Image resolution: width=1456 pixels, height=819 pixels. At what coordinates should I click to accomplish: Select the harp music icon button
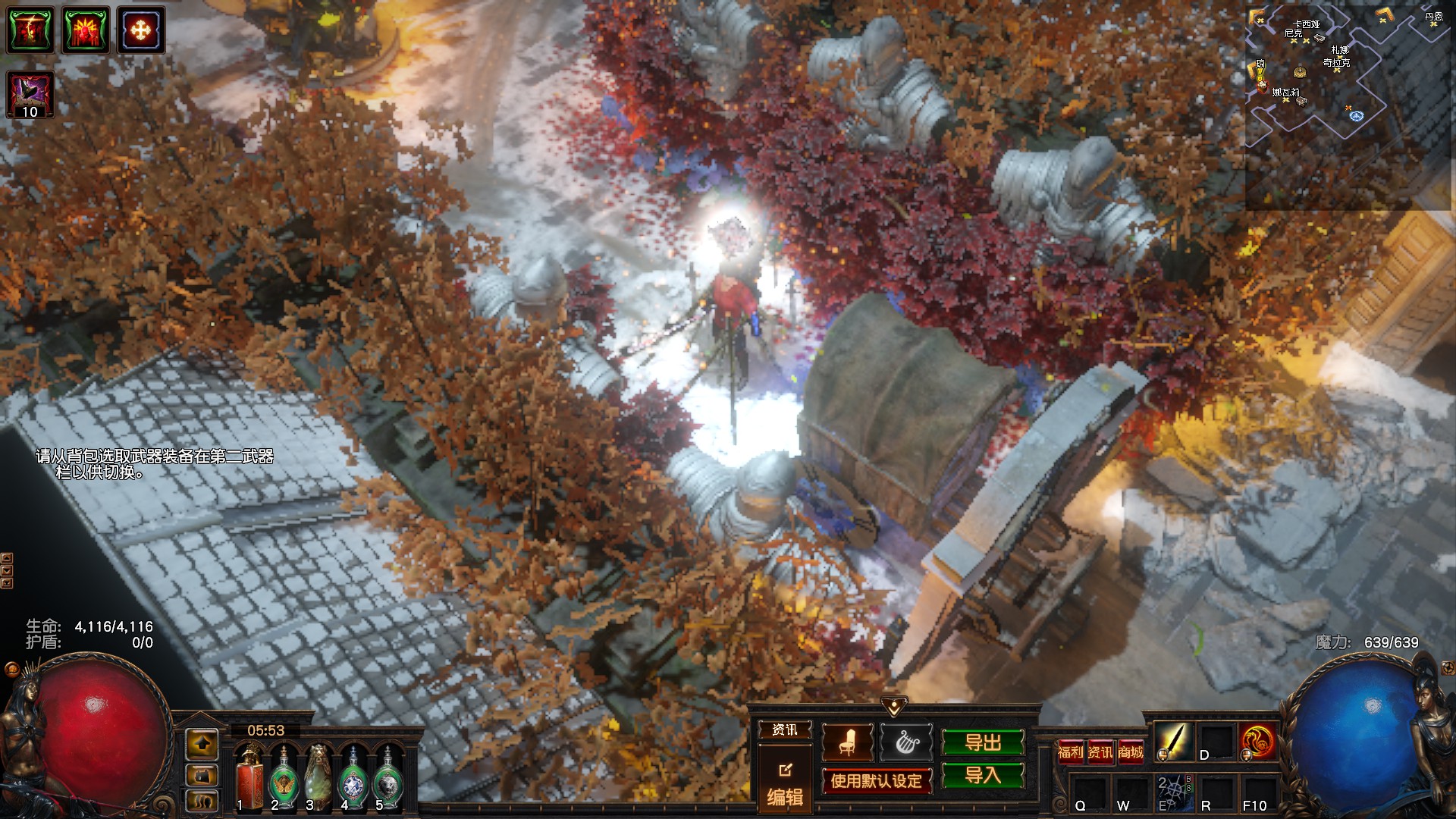pos(905,742)
